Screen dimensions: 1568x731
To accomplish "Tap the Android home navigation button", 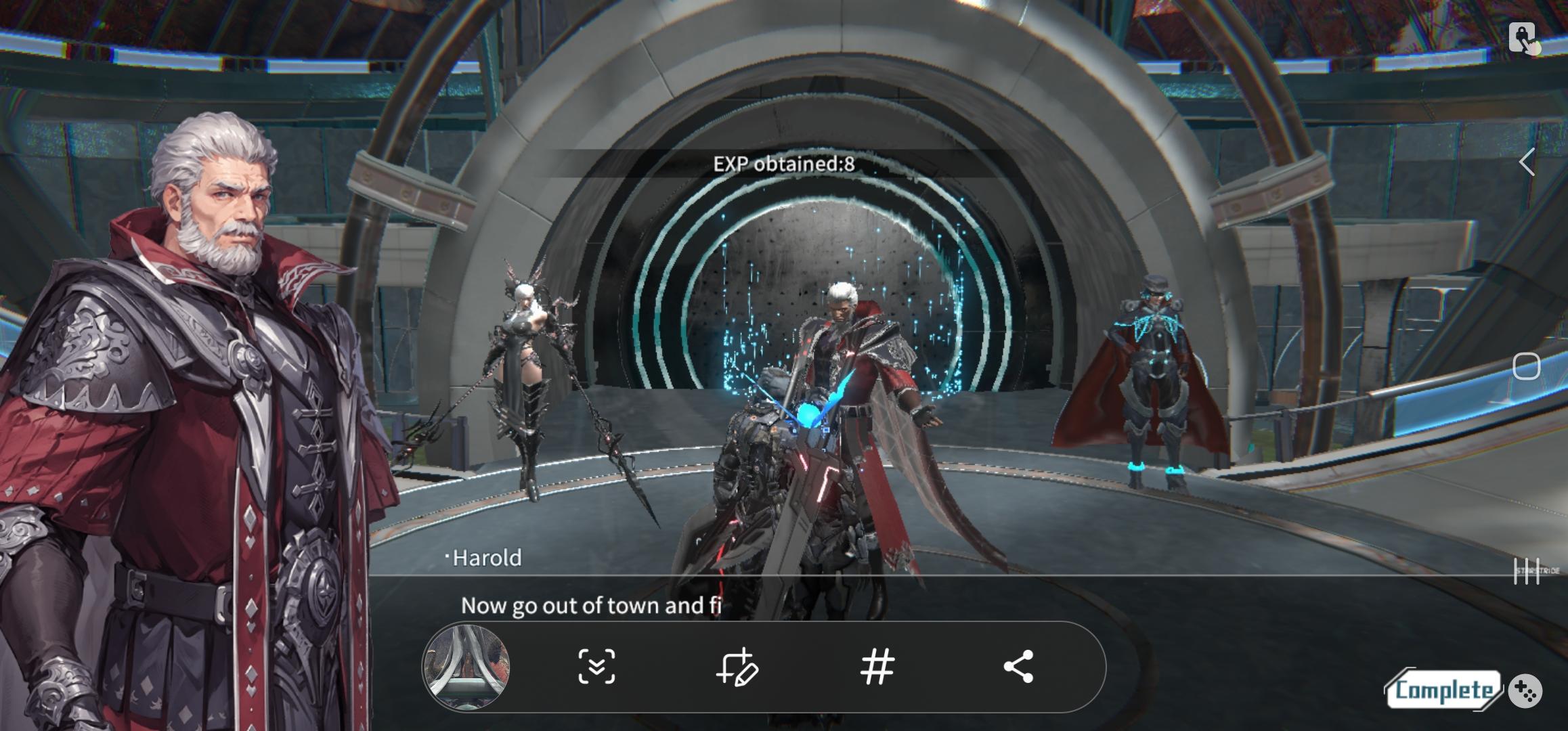I will point(1527,366).
